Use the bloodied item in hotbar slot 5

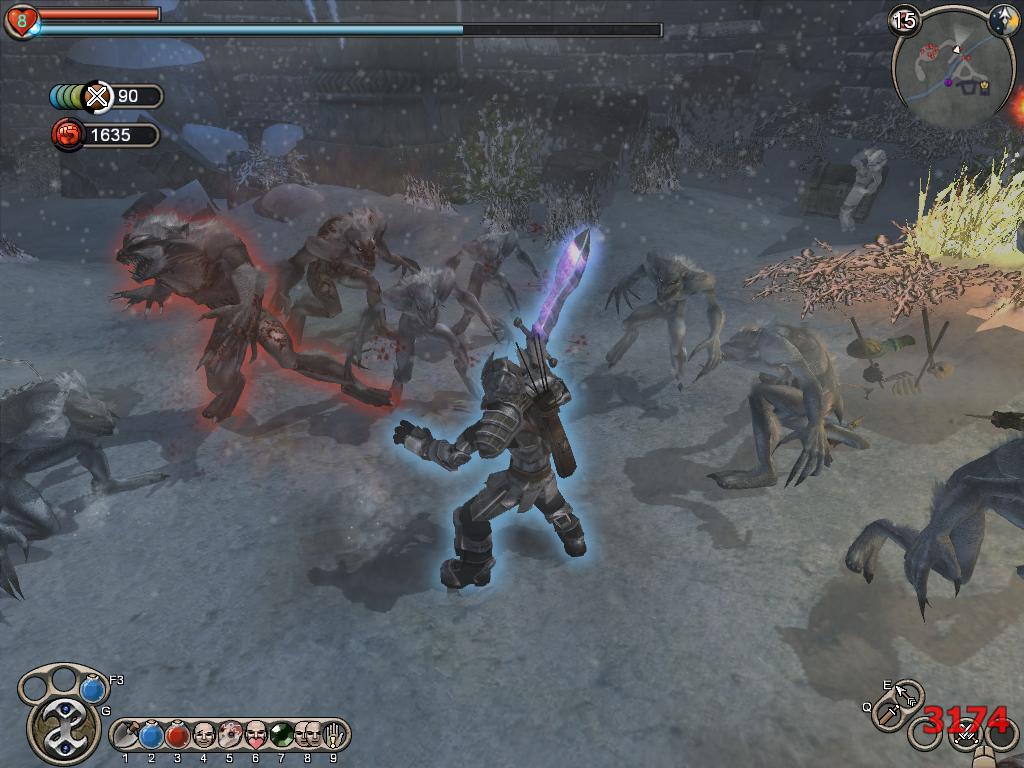[x=229, y=736]
